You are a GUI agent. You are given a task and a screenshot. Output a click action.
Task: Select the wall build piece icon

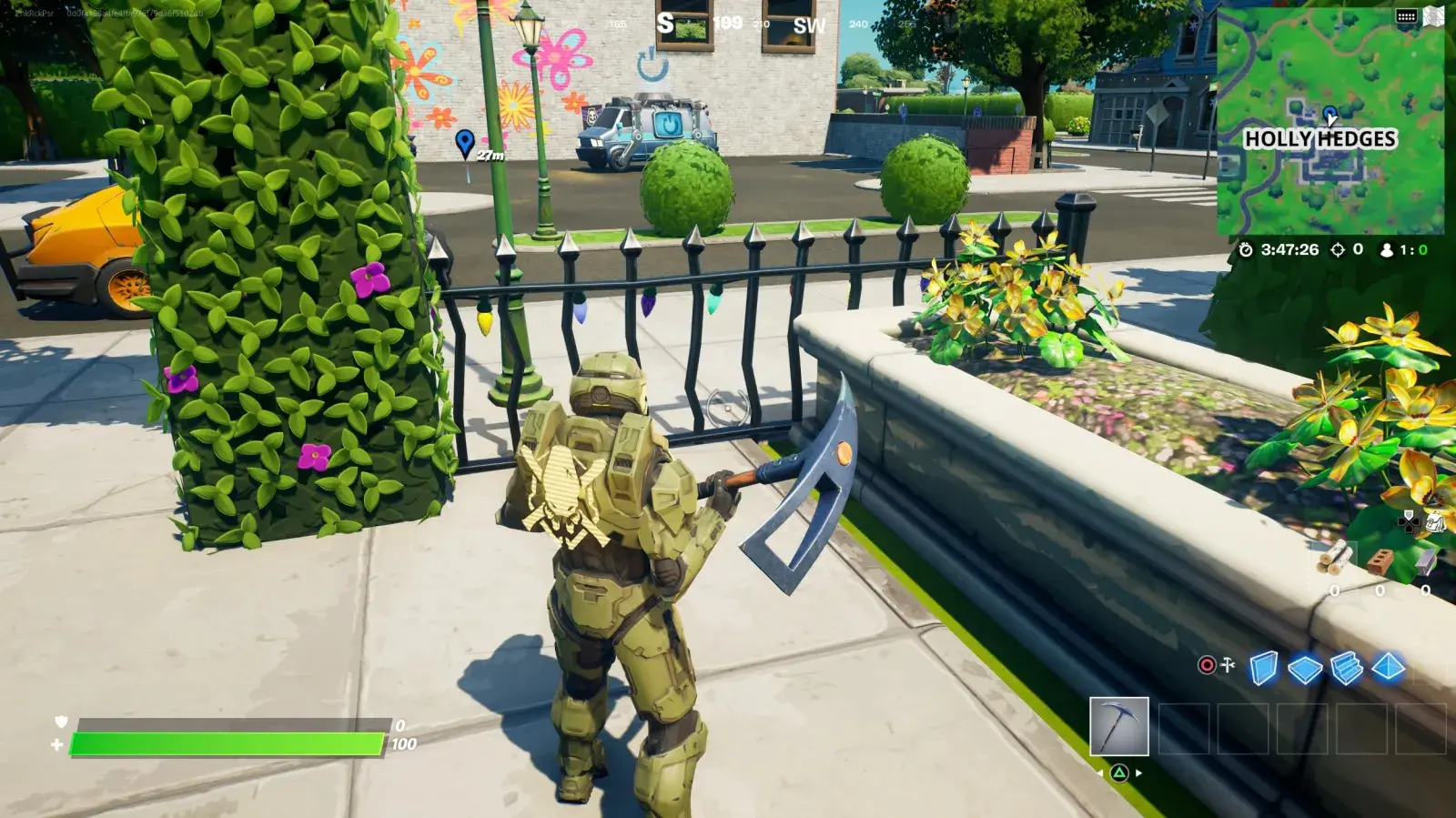pyautogui.click(x=1263, y=668)
